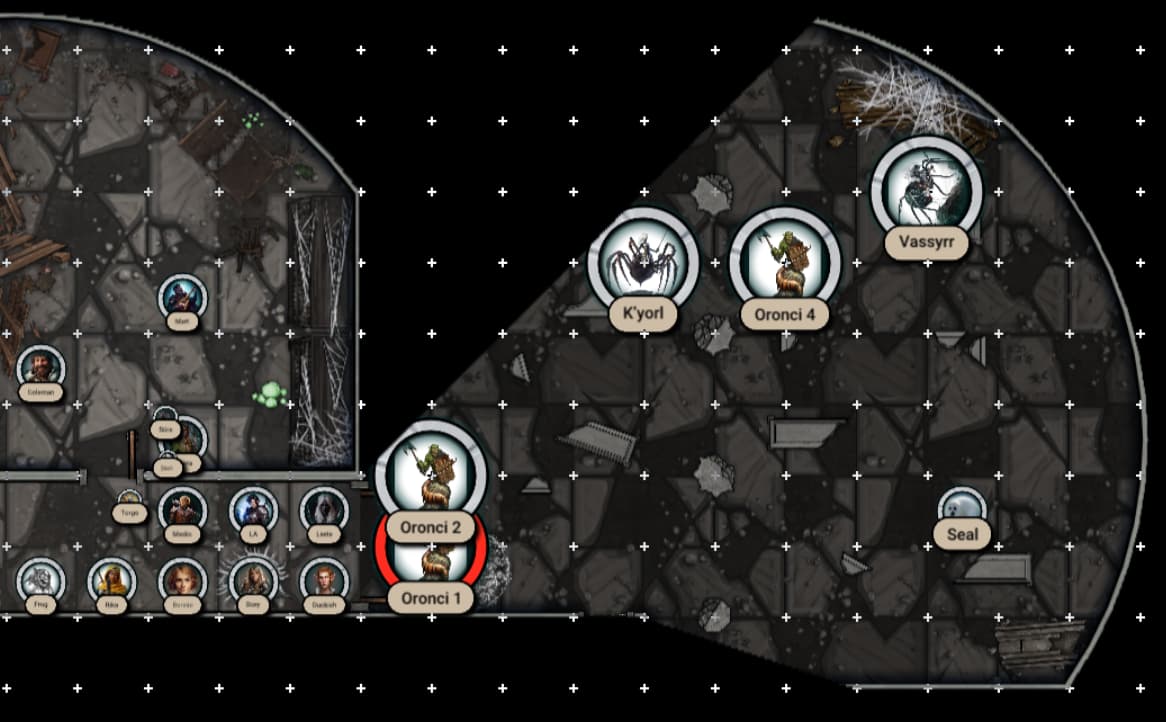The image size is (1166, 722).
Task: Select the K'yorl spider token
Action: tap(642, 263)
